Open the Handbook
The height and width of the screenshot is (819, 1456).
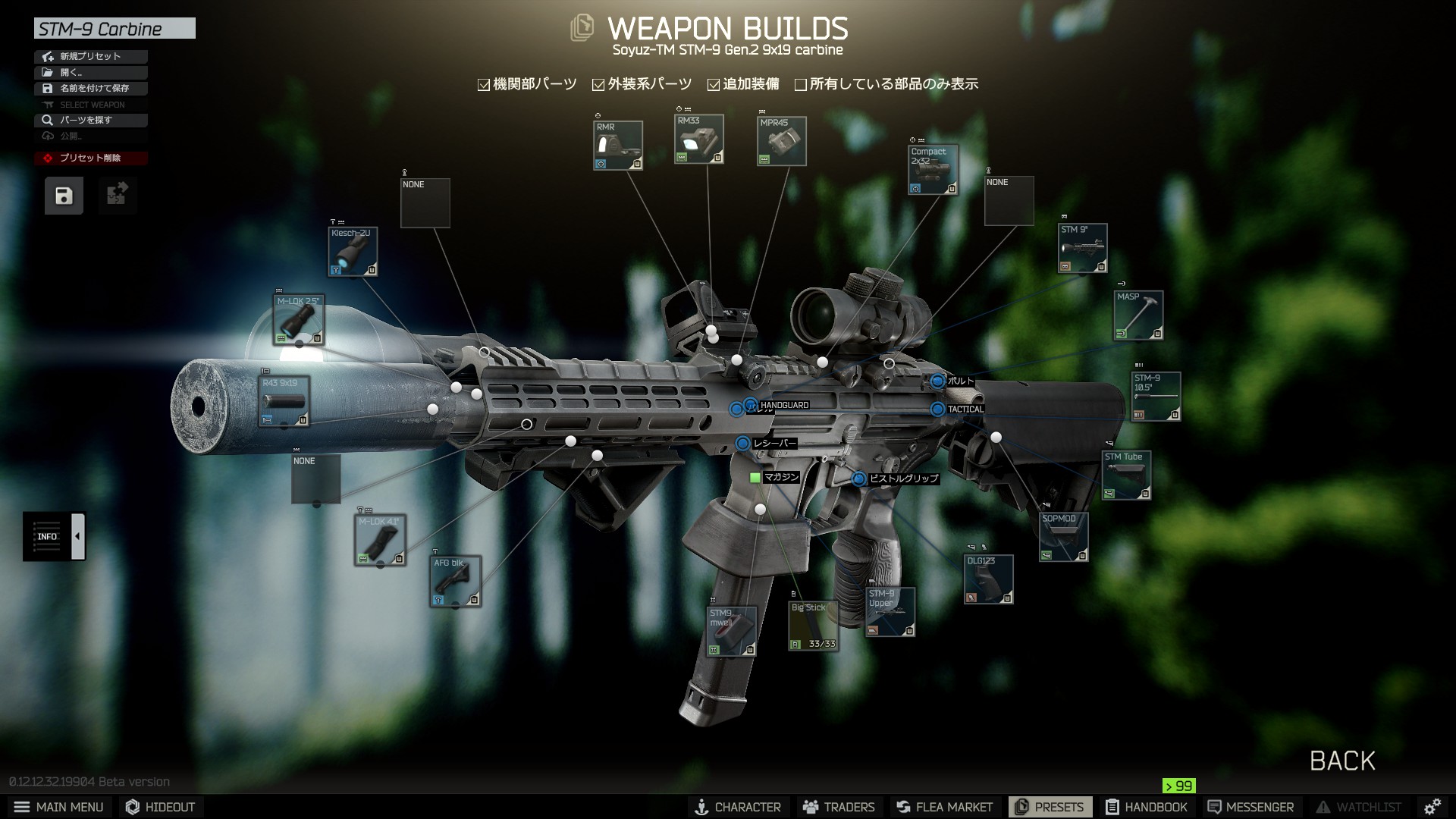(1146, 807)
